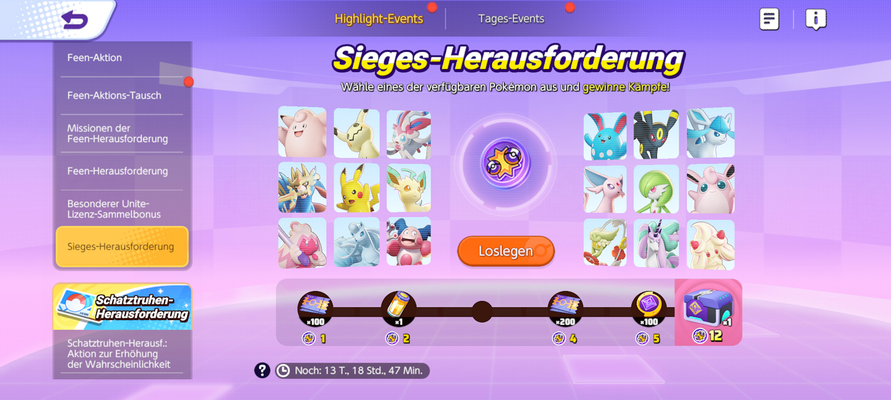Screen dimensions: 891x400
Task: Pick the Gardevoir portrait
Action: coord(657,189)
